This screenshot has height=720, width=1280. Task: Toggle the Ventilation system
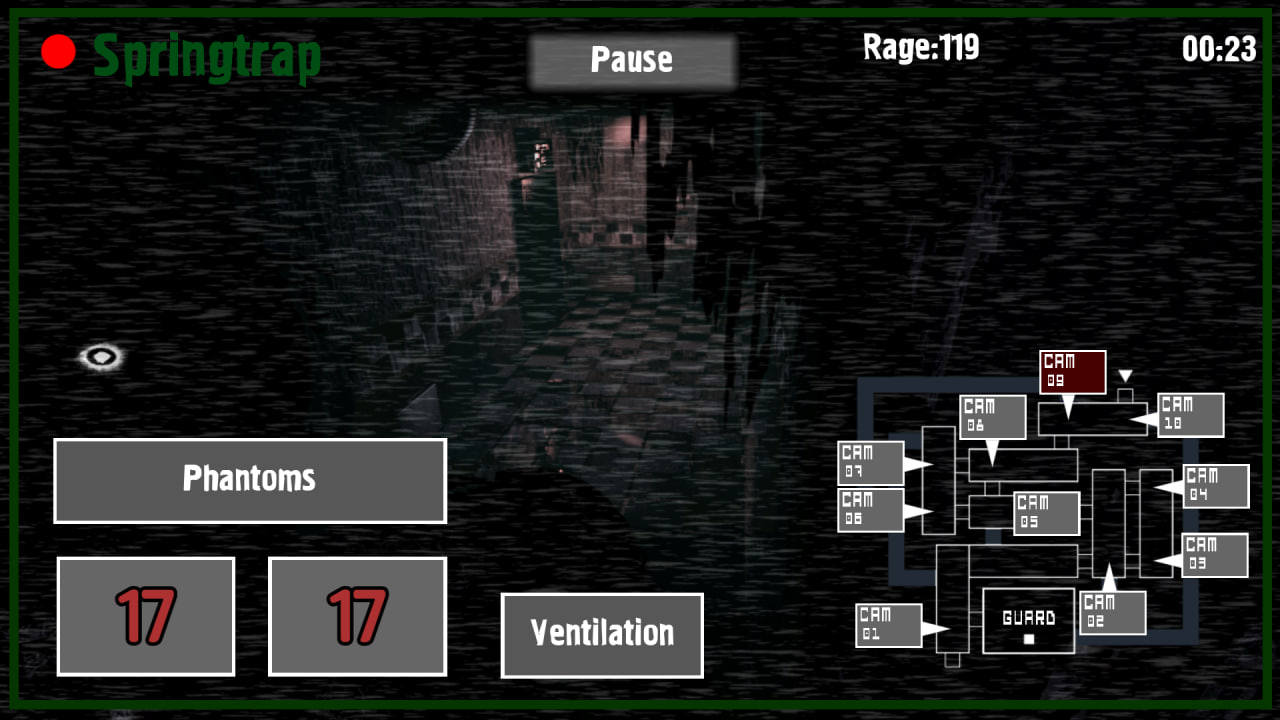(x=601, y=634)
